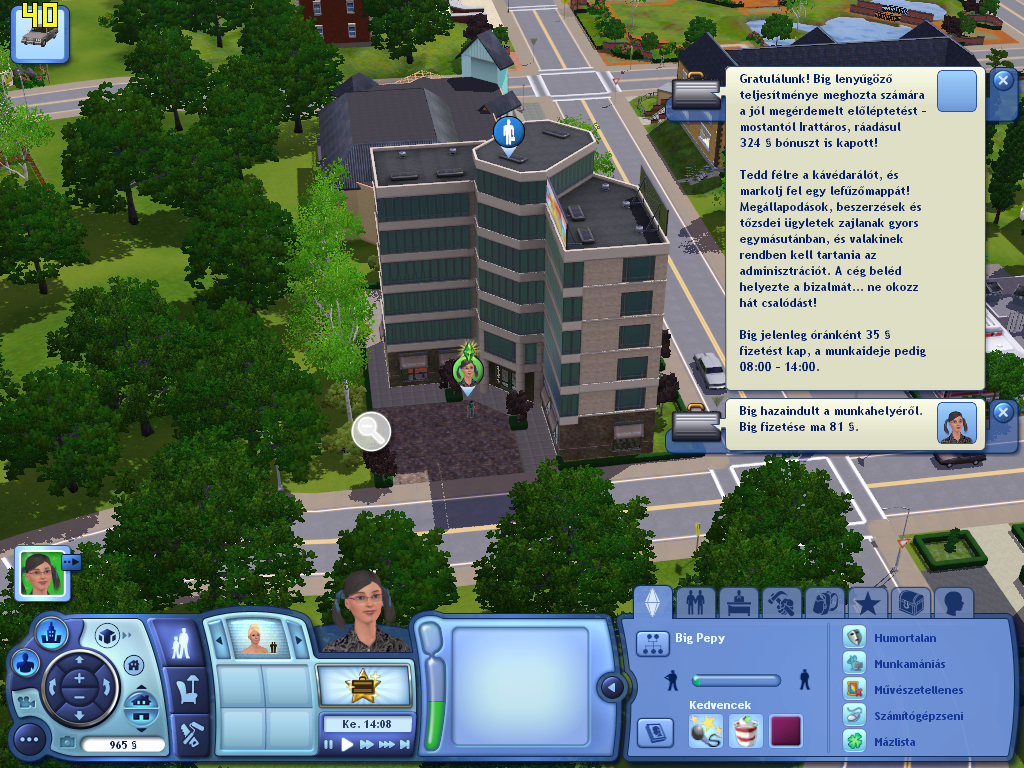Collapse the Sim panel with the arrow button
Screen dimensions: 1024x768
609,687
